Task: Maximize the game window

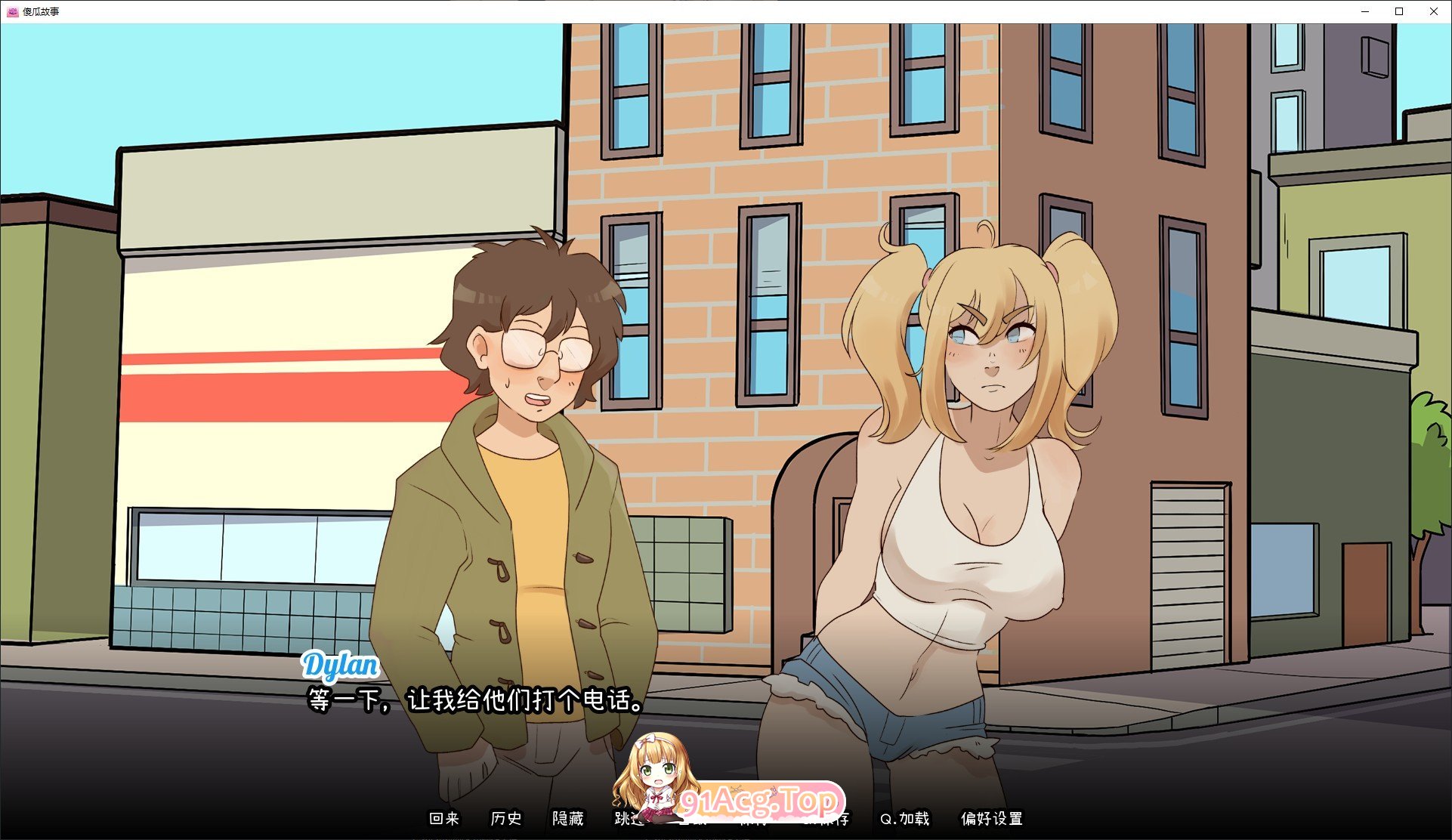Action: tap(1399, 11)
